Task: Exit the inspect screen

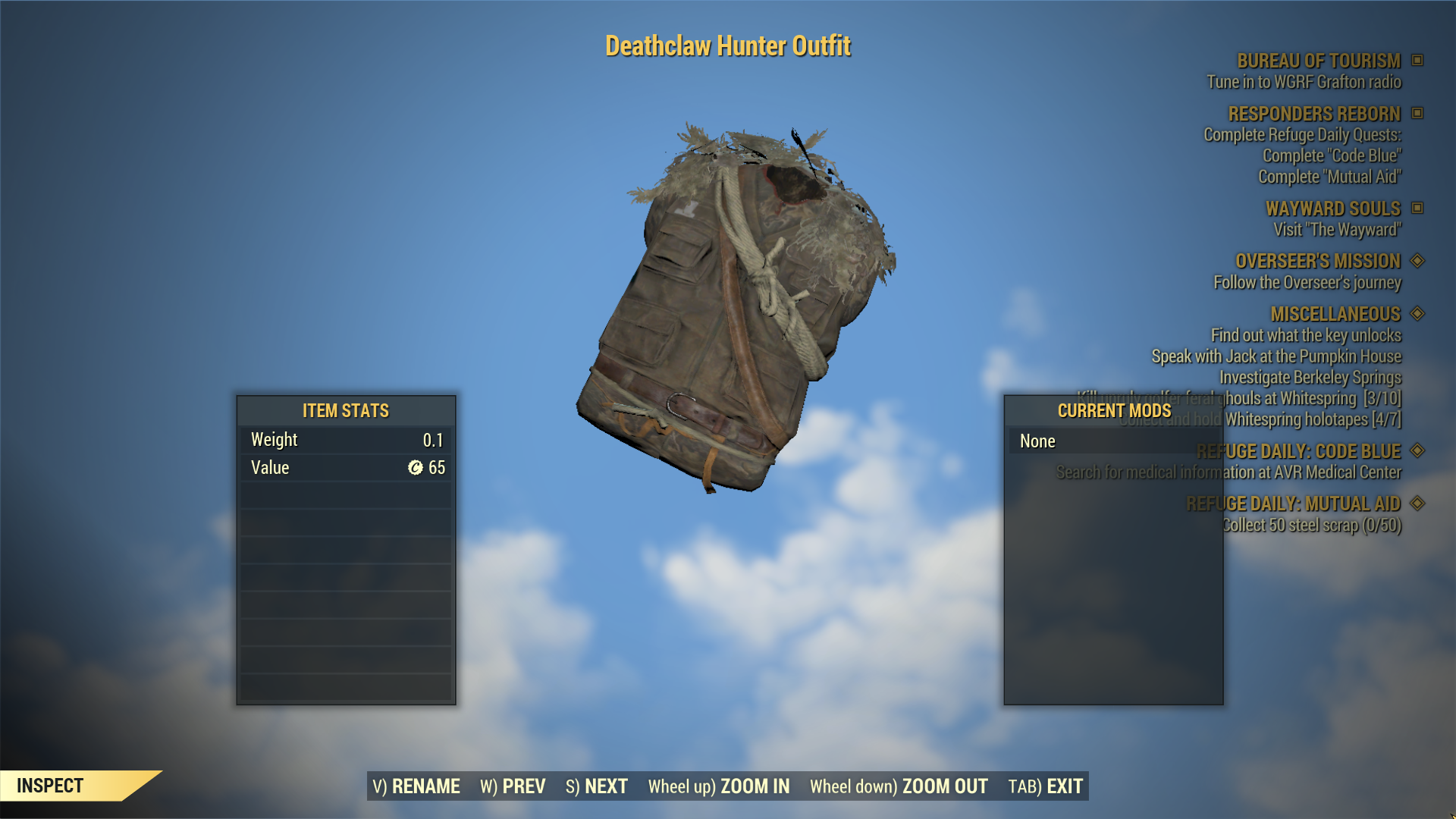Action: pos(1046,786)
